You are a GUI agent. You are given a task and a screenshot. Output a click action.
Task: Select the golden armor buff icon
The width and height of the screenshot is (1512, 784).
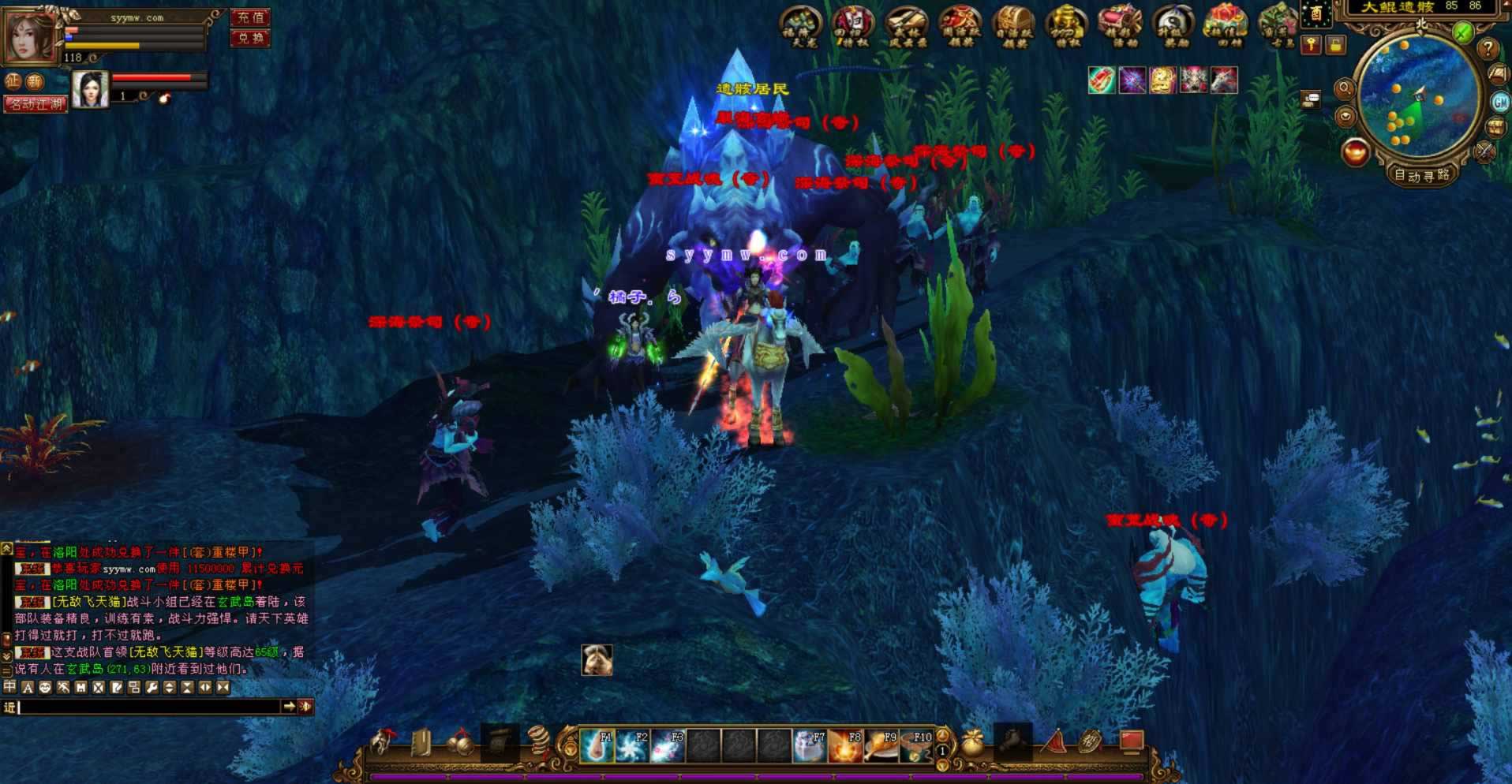coord(1162,80)
